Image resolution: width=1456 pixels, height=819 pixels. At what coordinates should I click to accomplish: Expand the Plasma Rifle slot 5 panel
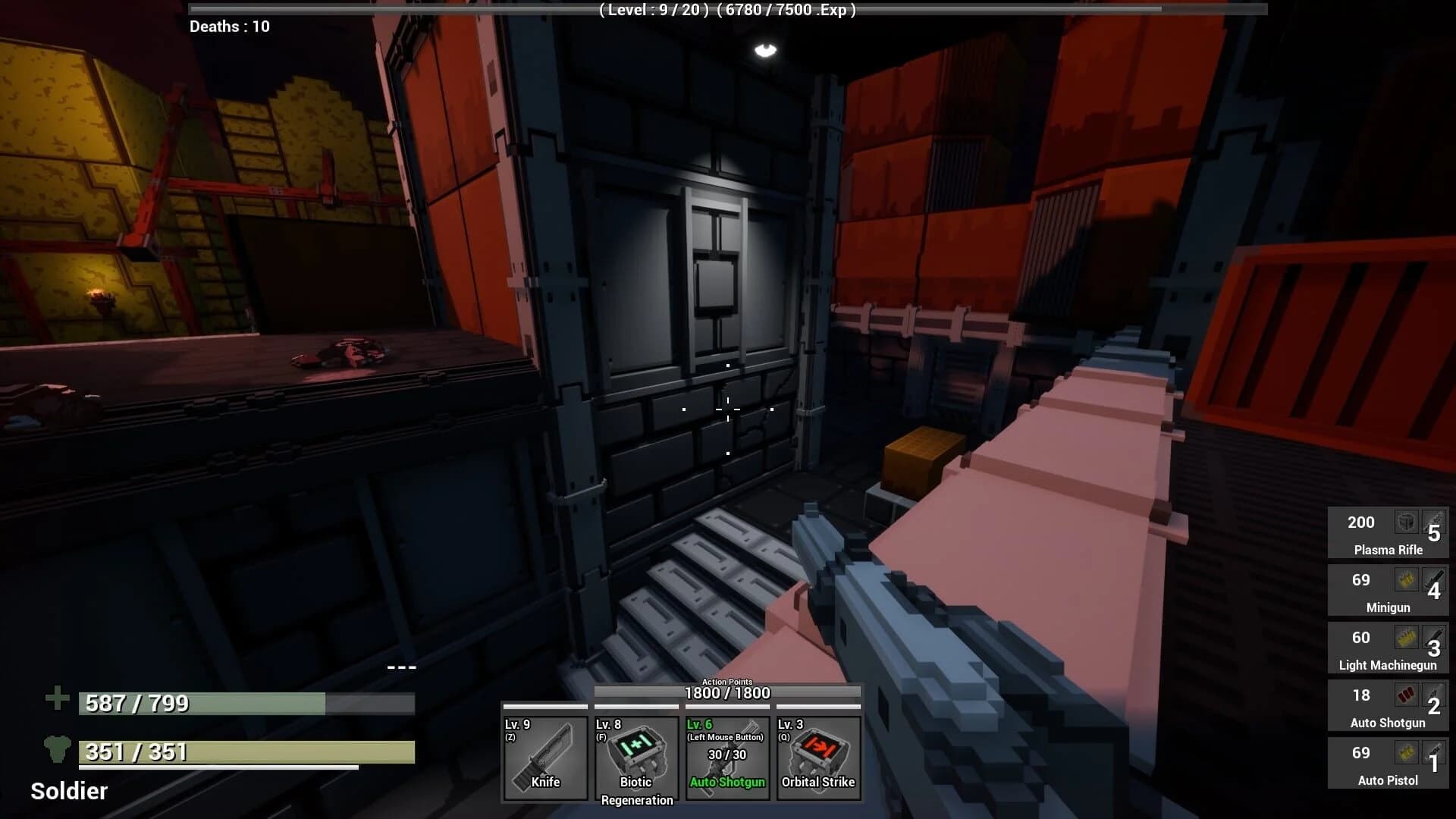click(1387, 532)
